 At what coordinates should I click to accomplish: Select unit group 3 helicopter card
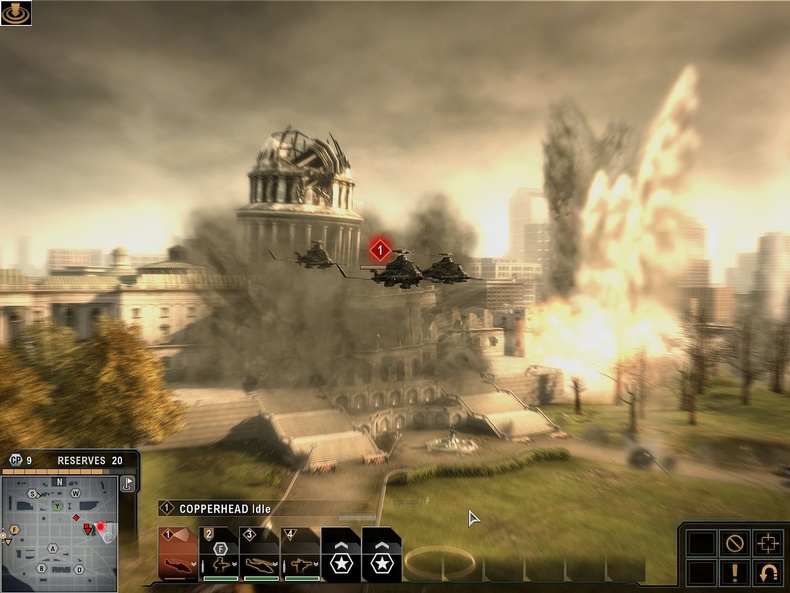260,556
